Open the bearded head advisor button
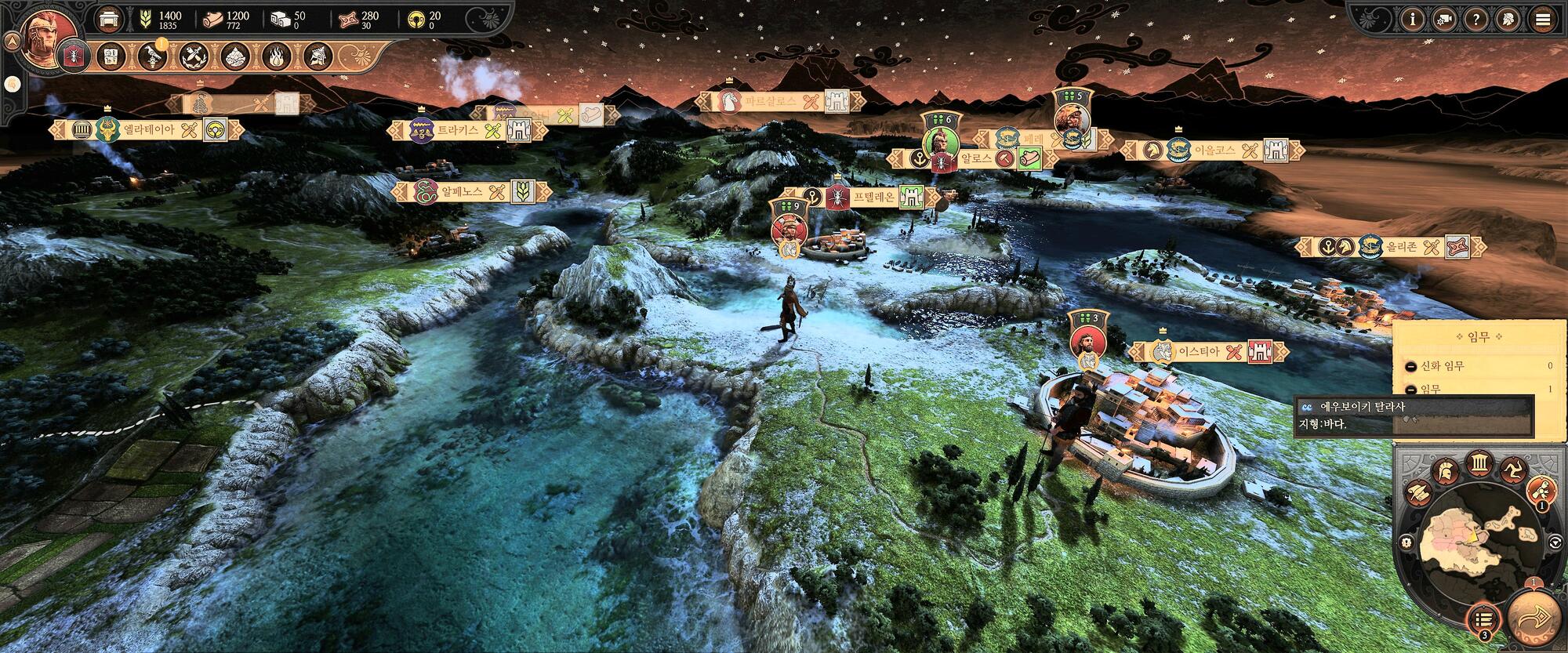Image resolution: width=1568 pixels, height=653 pixels. [x=1508, y=20]
